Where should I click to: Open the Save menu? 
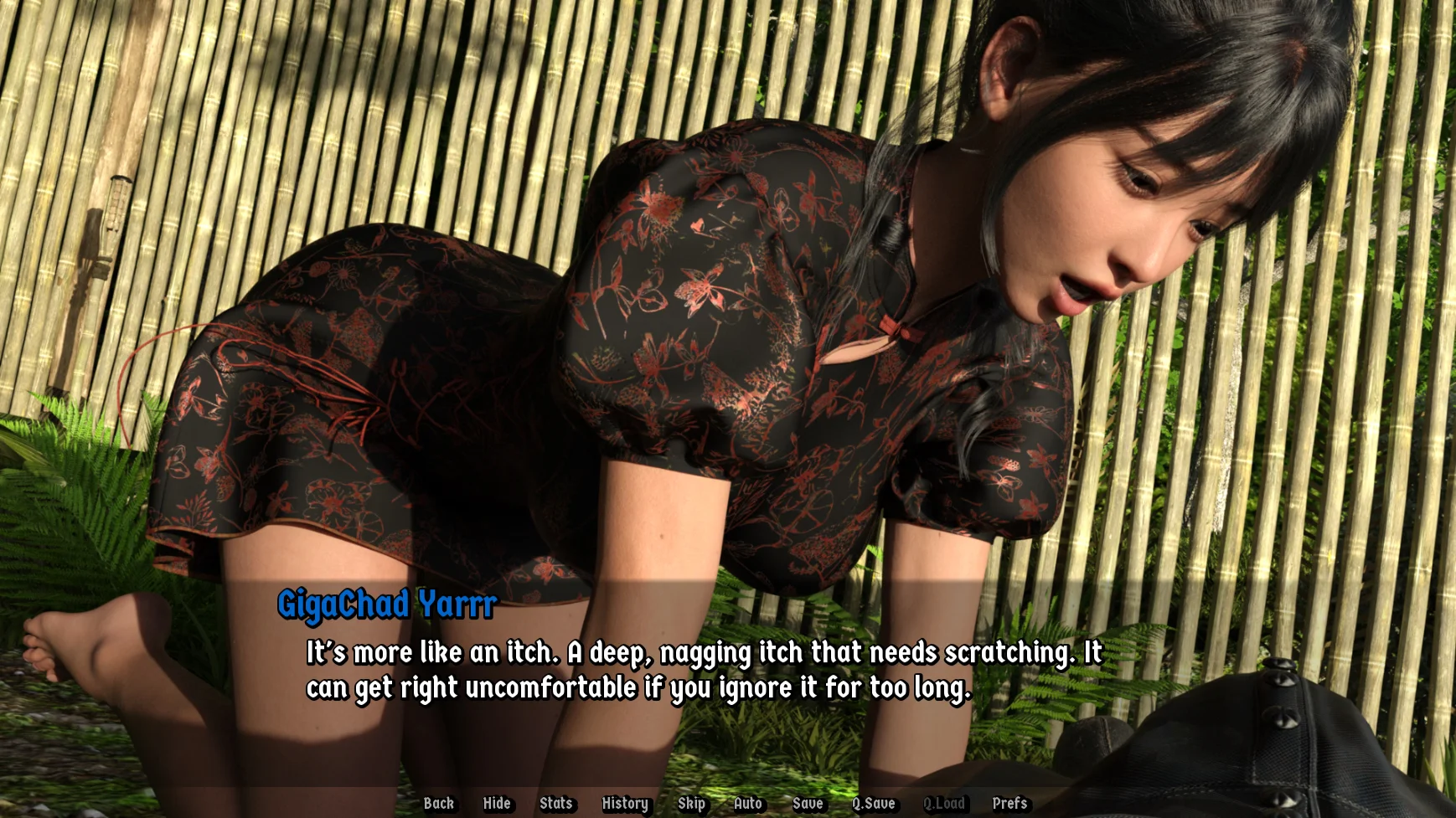(x=808, y=804)
